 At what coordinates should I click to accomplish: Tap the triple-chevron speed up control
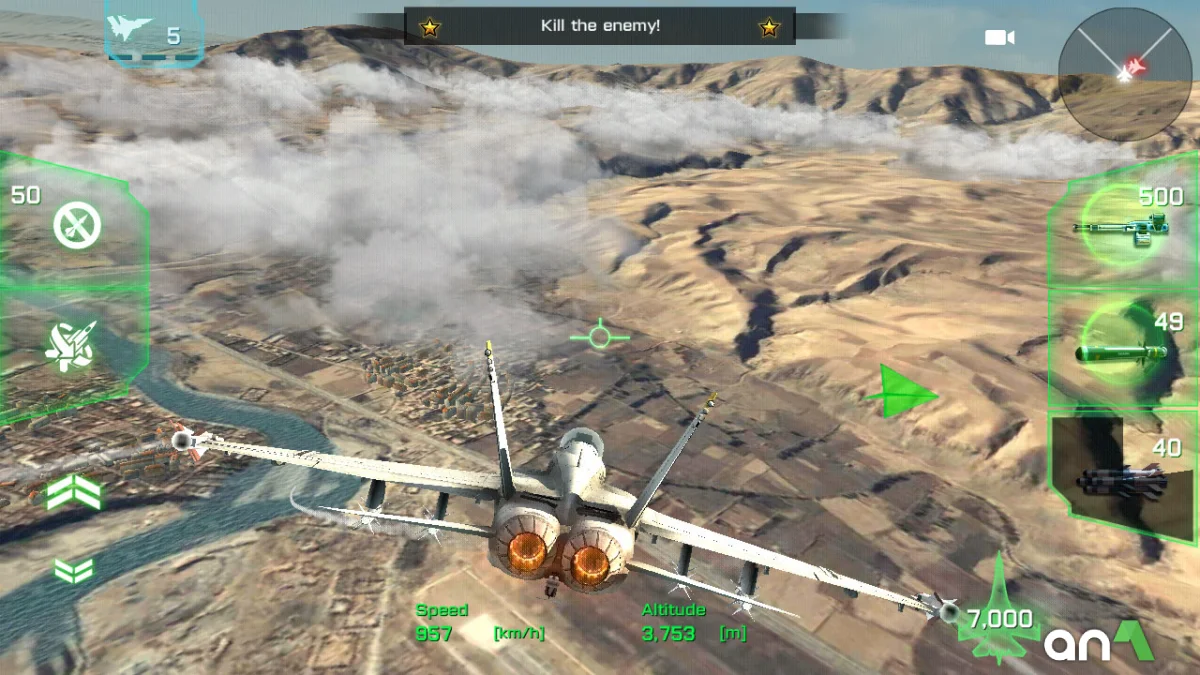(74, 492)
